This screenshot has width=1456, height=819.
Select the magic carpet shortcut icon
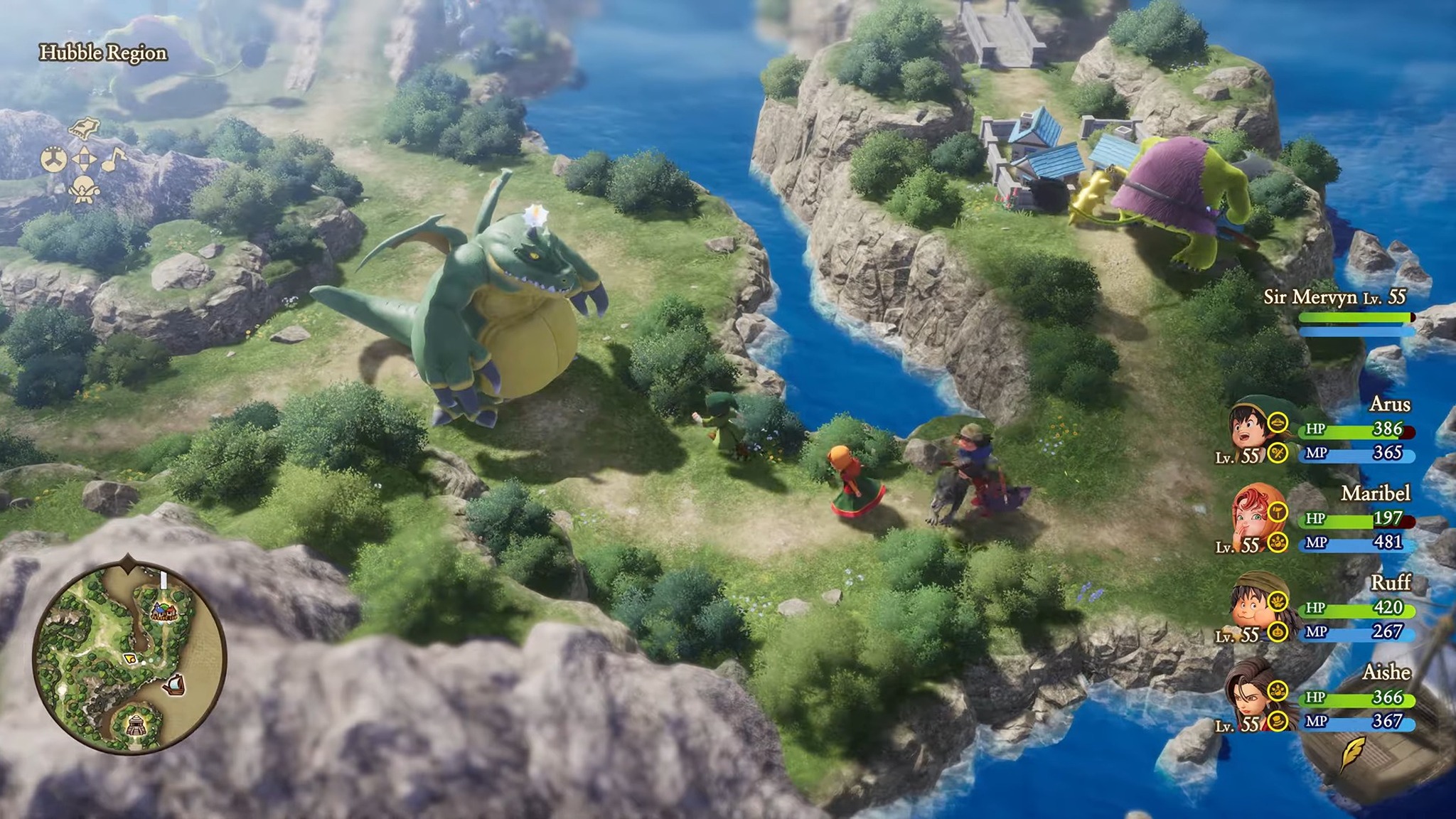(x=84, y=128)
